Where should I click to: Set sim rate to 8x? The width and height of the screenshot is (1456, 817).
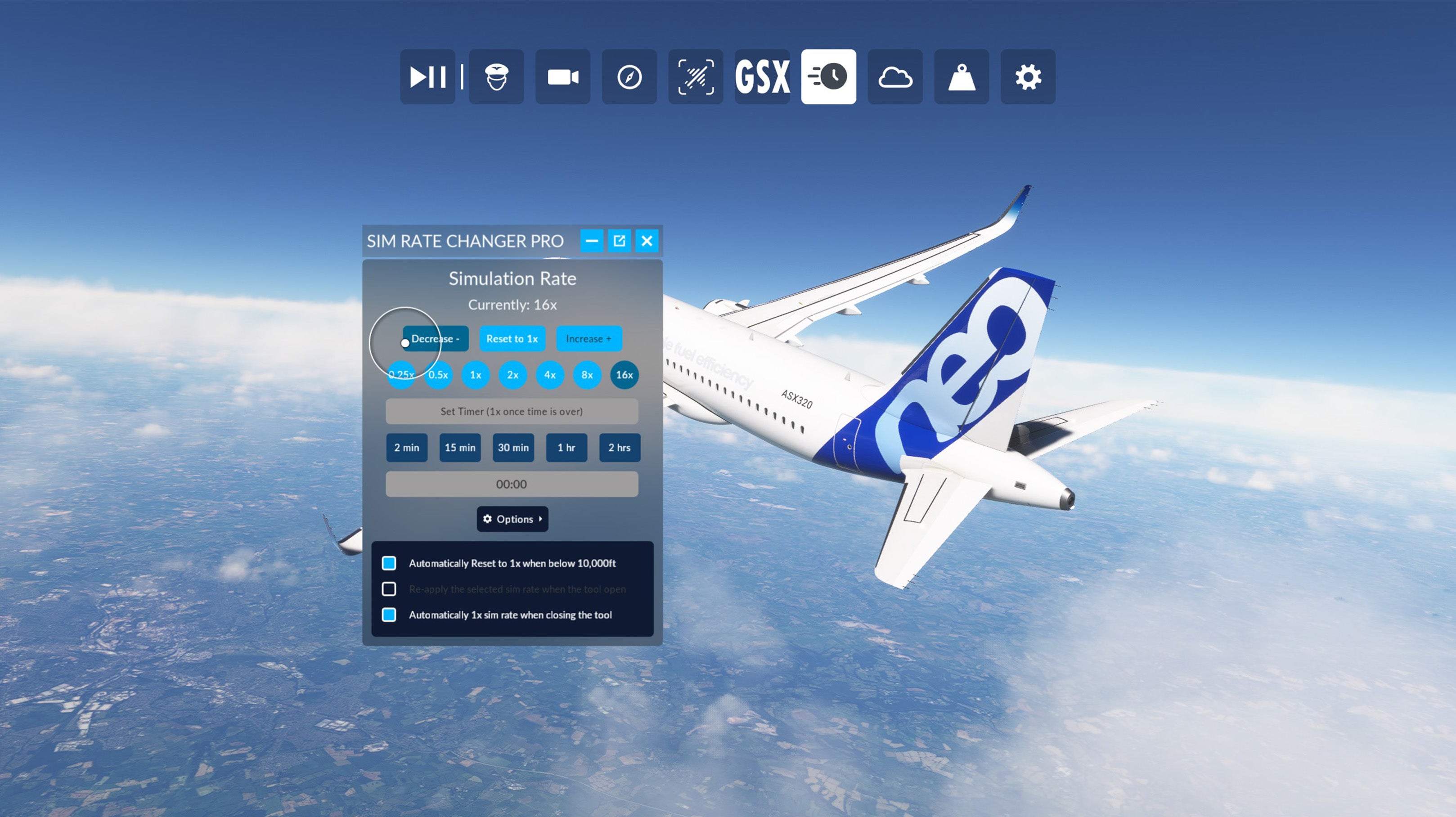pyautogui.click(x=587, y=375)
